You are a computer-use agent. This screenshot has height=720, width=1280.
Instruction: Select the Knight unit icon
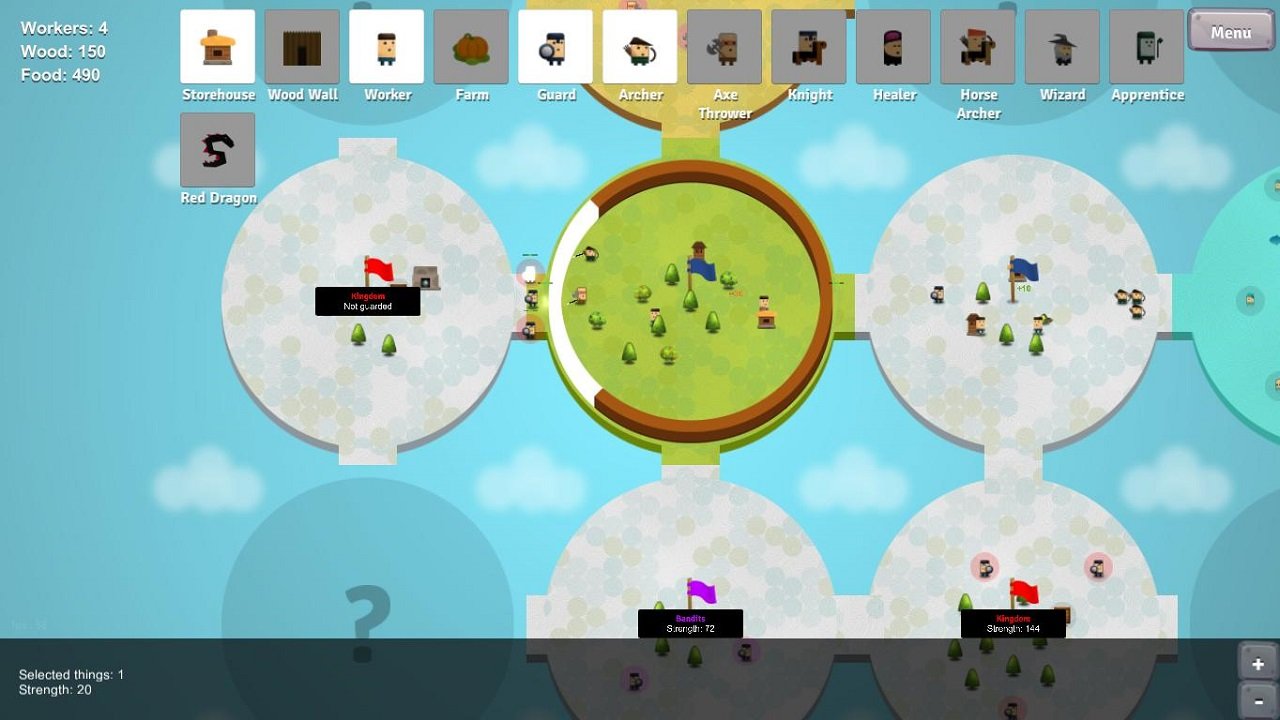(x=809, y=47)
